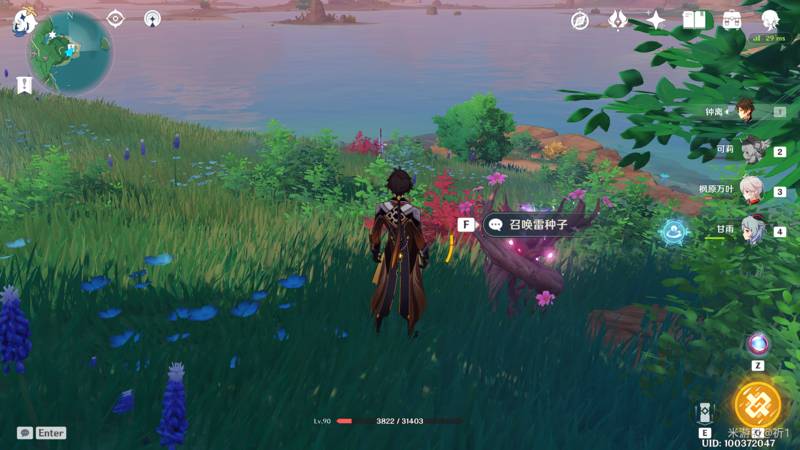Open the Paimon main menu
Image resolution: width=800 pixels, height=450 pixels.
pyautogui.click(x=22, y=20)
